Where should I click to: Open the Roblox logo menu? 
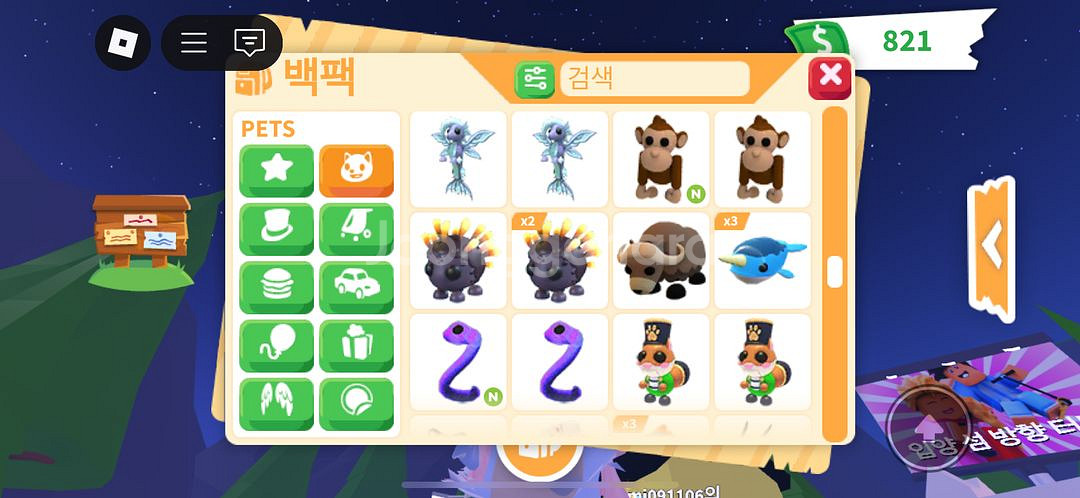pyautogui.click(x=122, y=42)
